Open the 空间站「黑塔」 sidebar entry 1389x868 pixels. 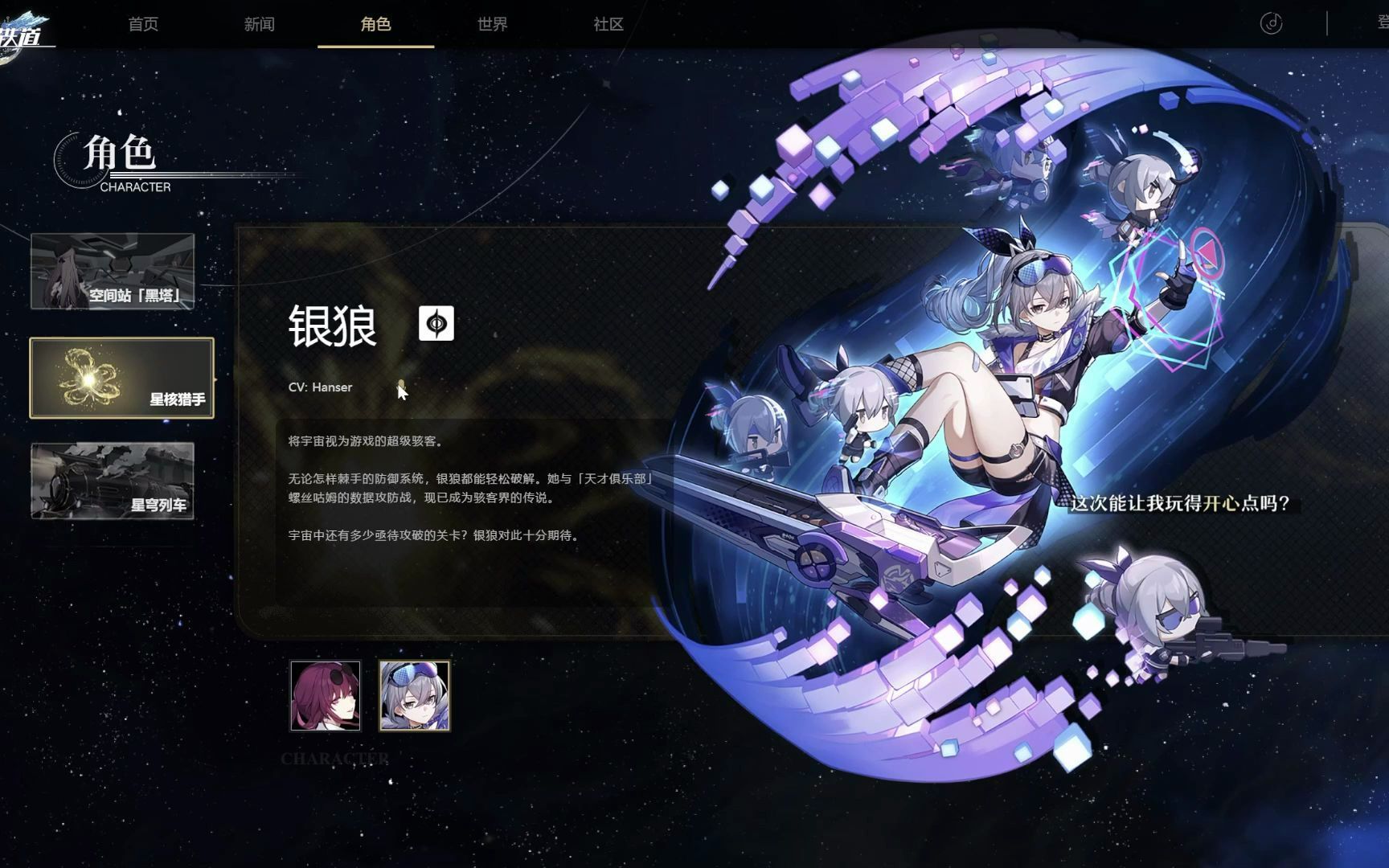[113, 272]
